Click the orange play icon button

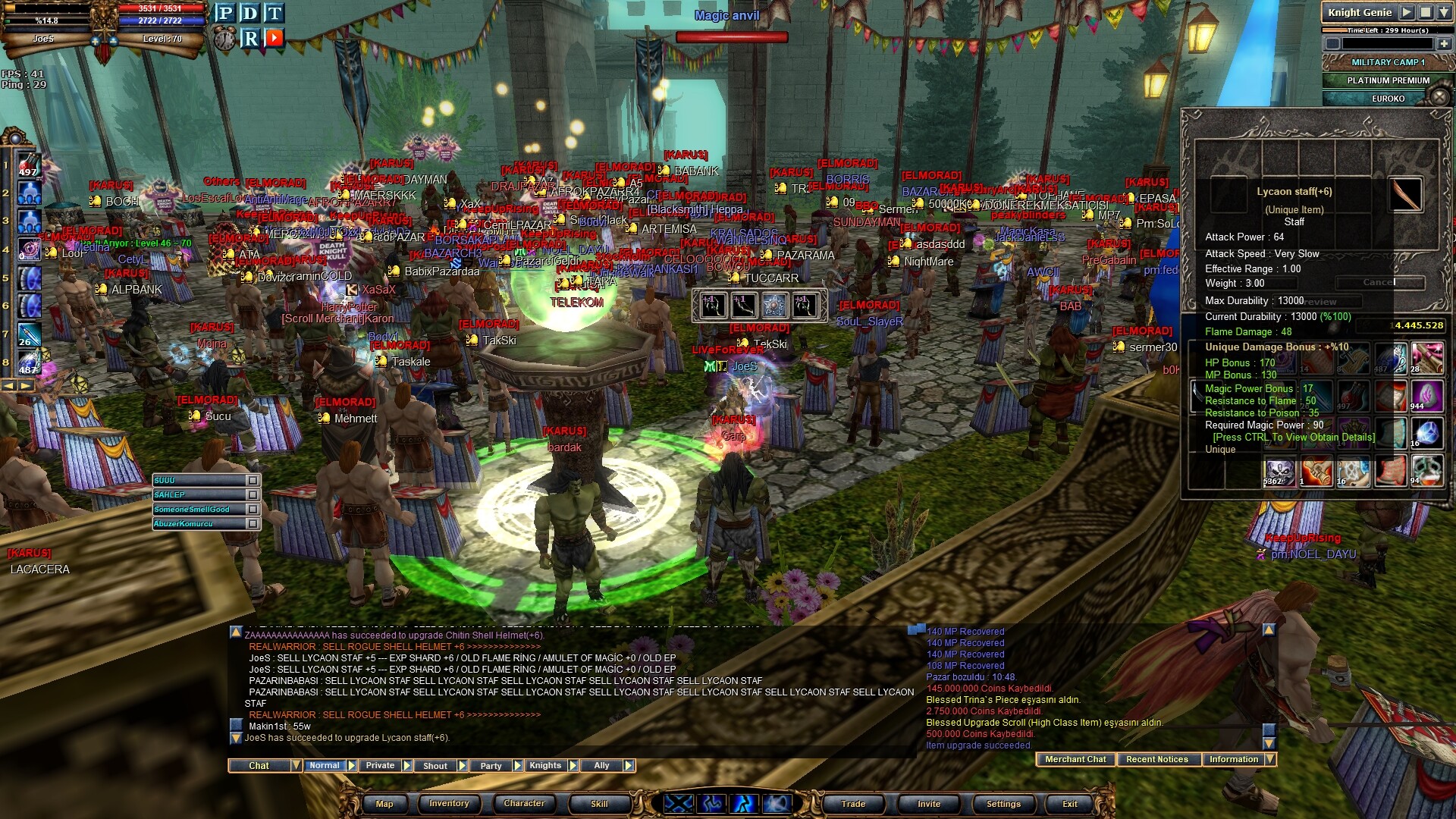click(x=275, y=37)
